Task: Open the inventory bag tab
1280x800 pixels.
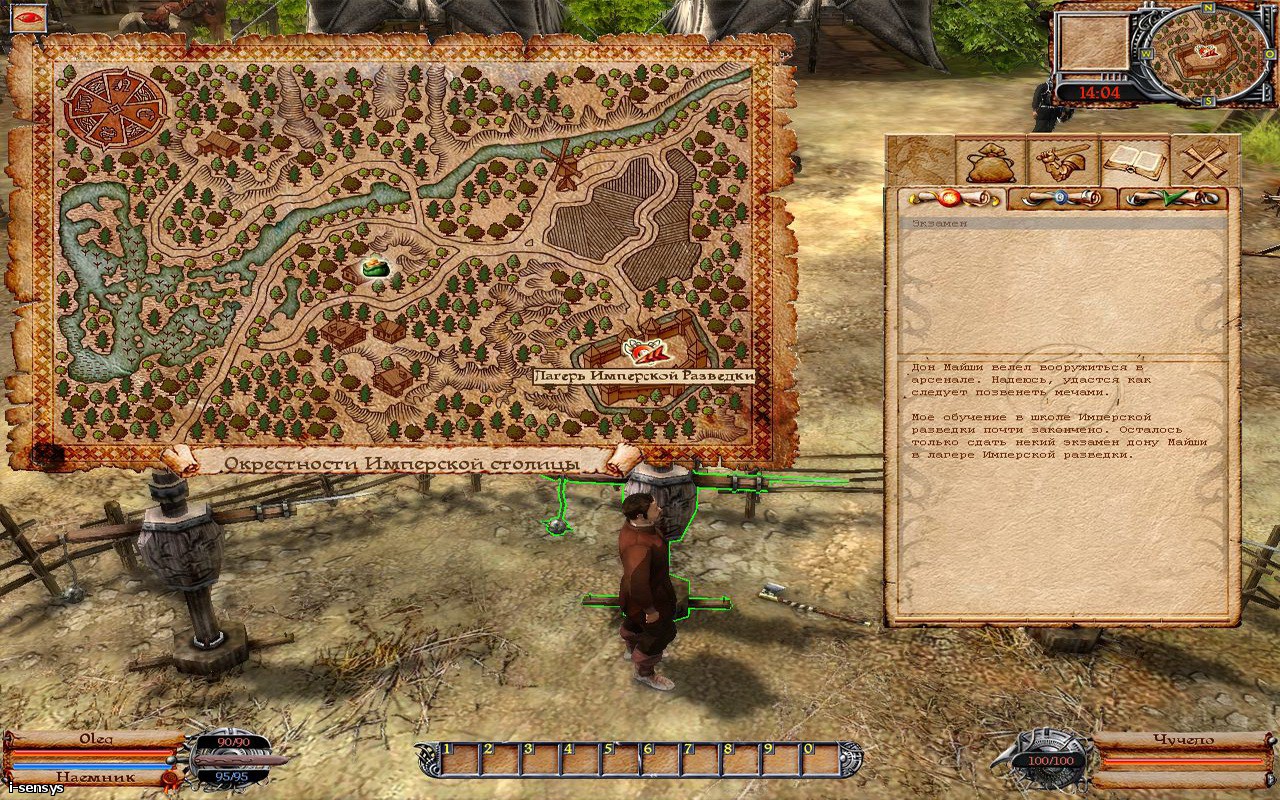Action: click(x=990, y=161)
